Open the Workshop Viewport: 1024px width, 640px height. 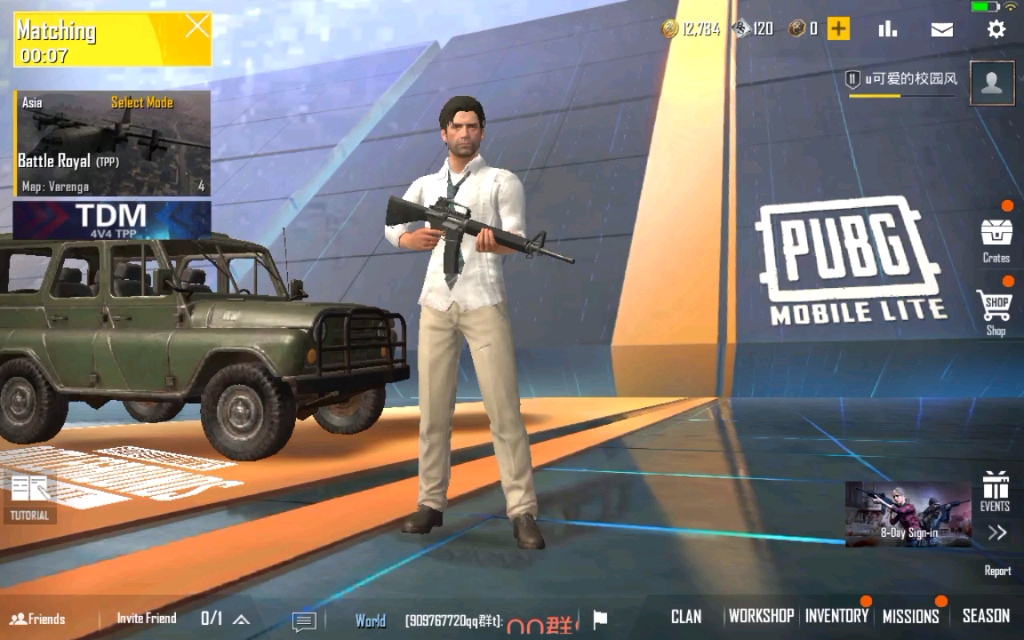pyautogui.click(x=761, y=616)
